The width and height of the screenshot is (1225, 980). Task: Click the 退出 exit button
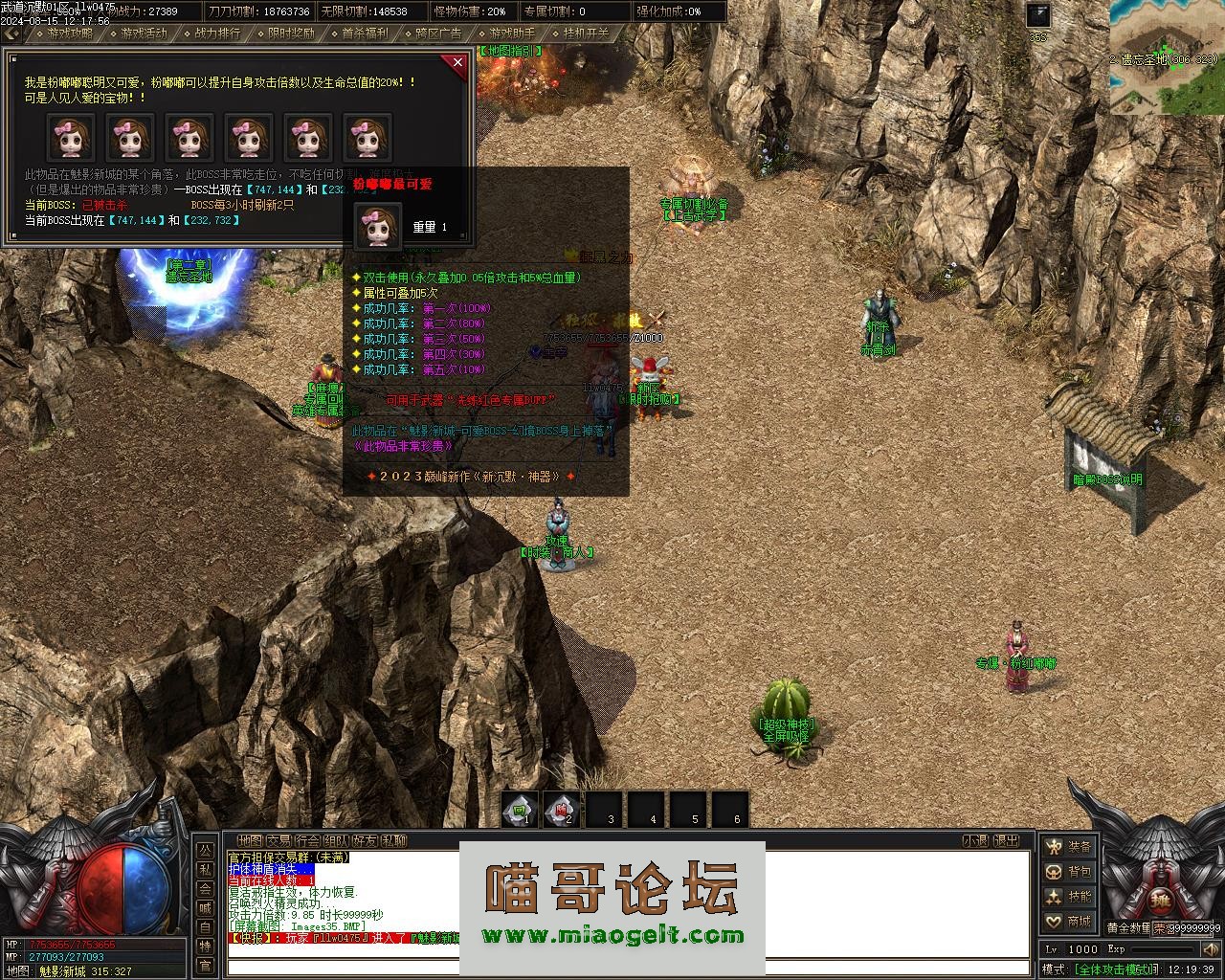(x=1007, y=840)
